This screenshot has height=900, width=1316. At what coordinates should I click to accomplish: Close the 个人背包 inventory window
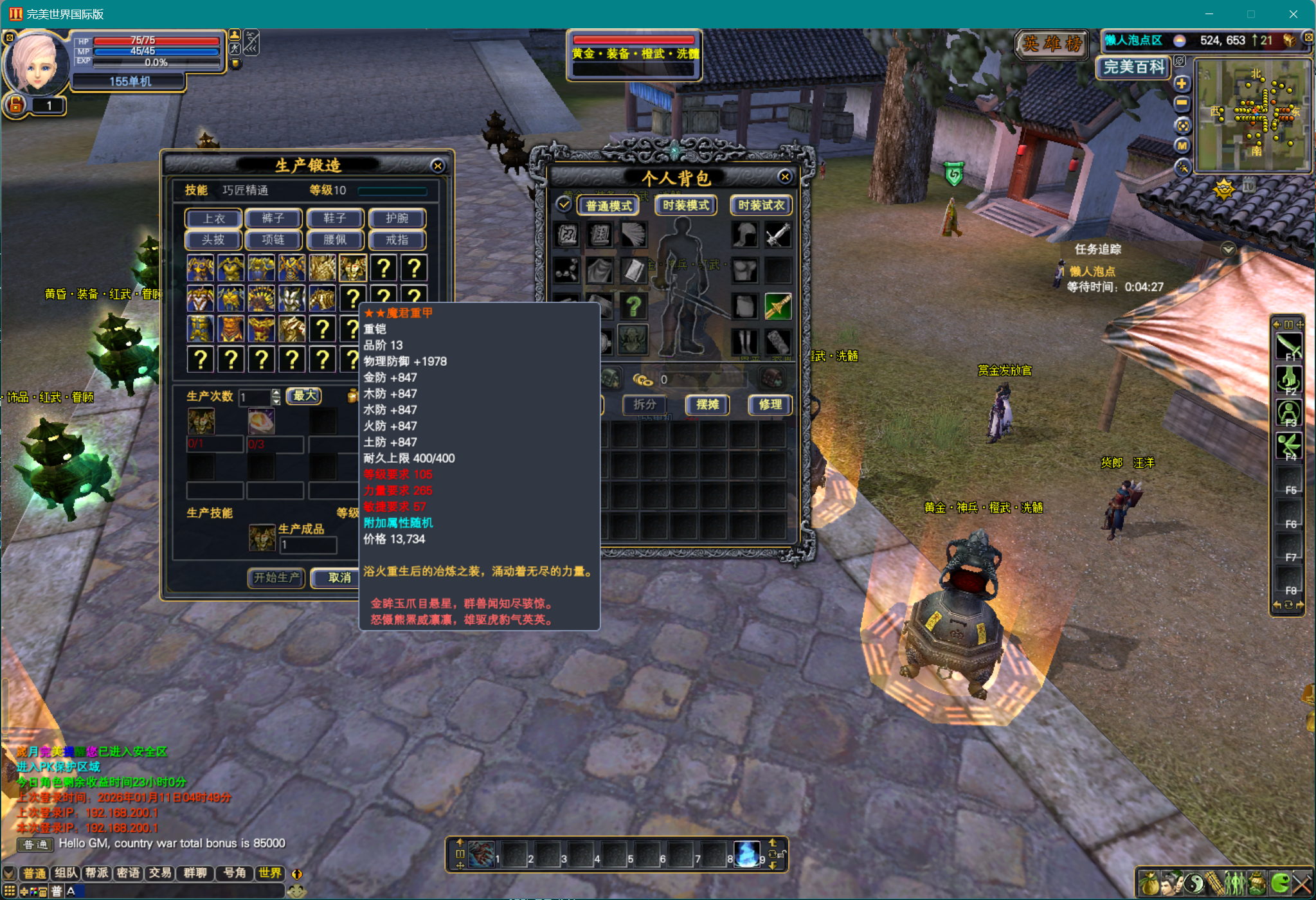pos(784,177)
